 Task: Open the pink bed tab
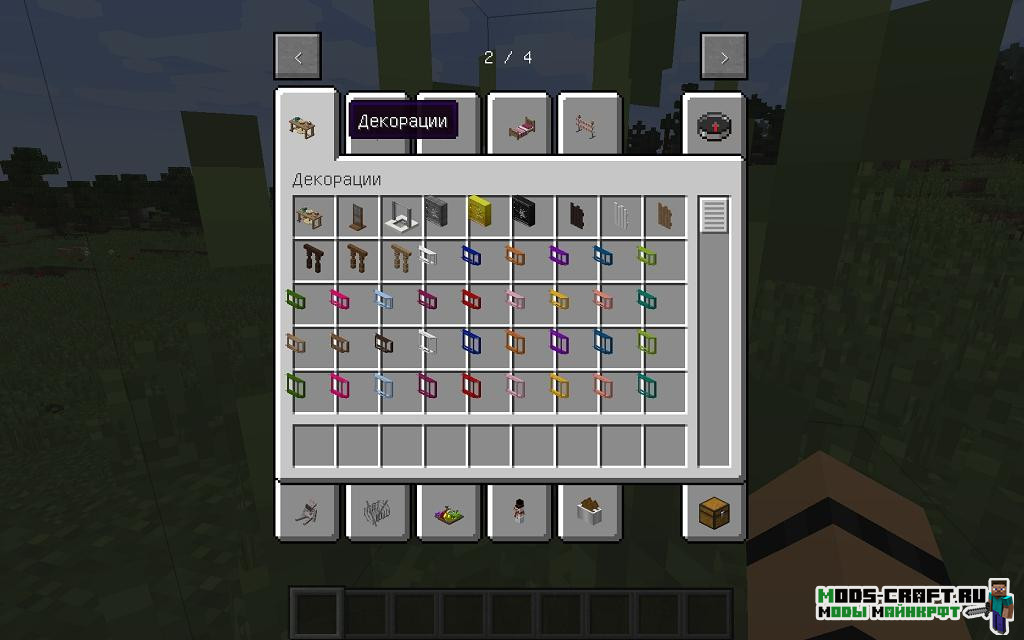pyautogui.click(x=519, y=126)
